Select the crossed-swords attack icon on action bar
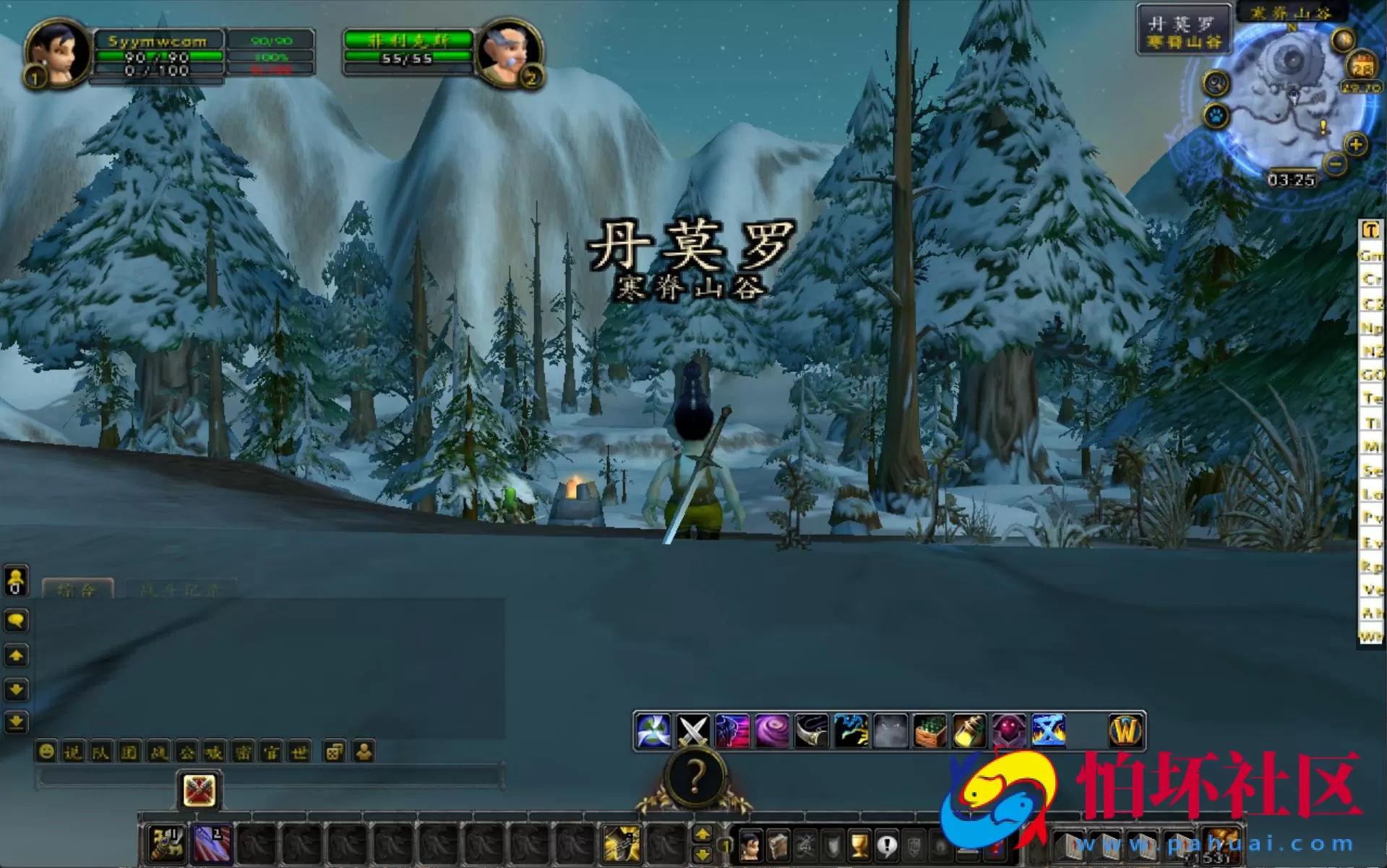Screen dimensions: 1387x868 694,730
